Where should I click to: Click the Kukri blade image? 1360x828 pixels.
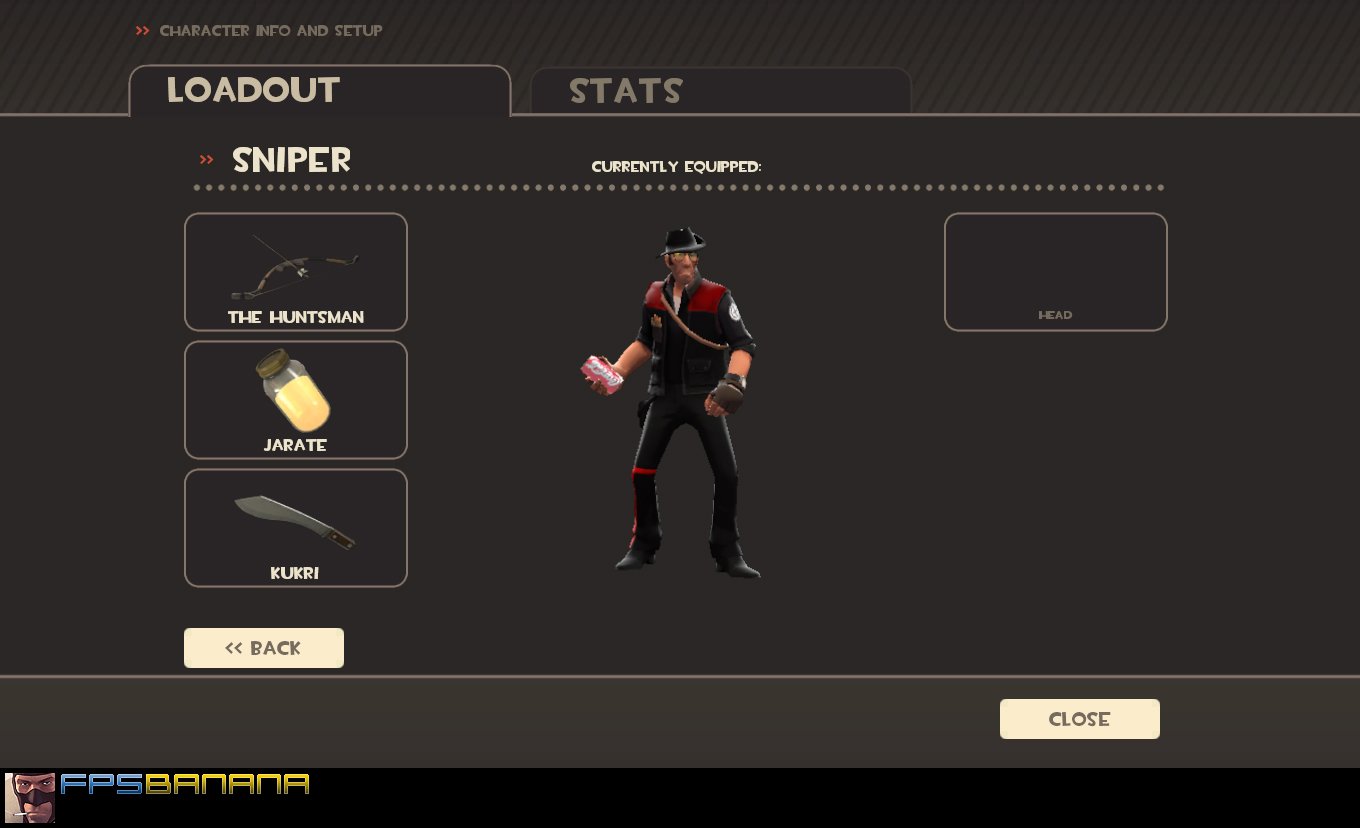click(x=295, y=516)
